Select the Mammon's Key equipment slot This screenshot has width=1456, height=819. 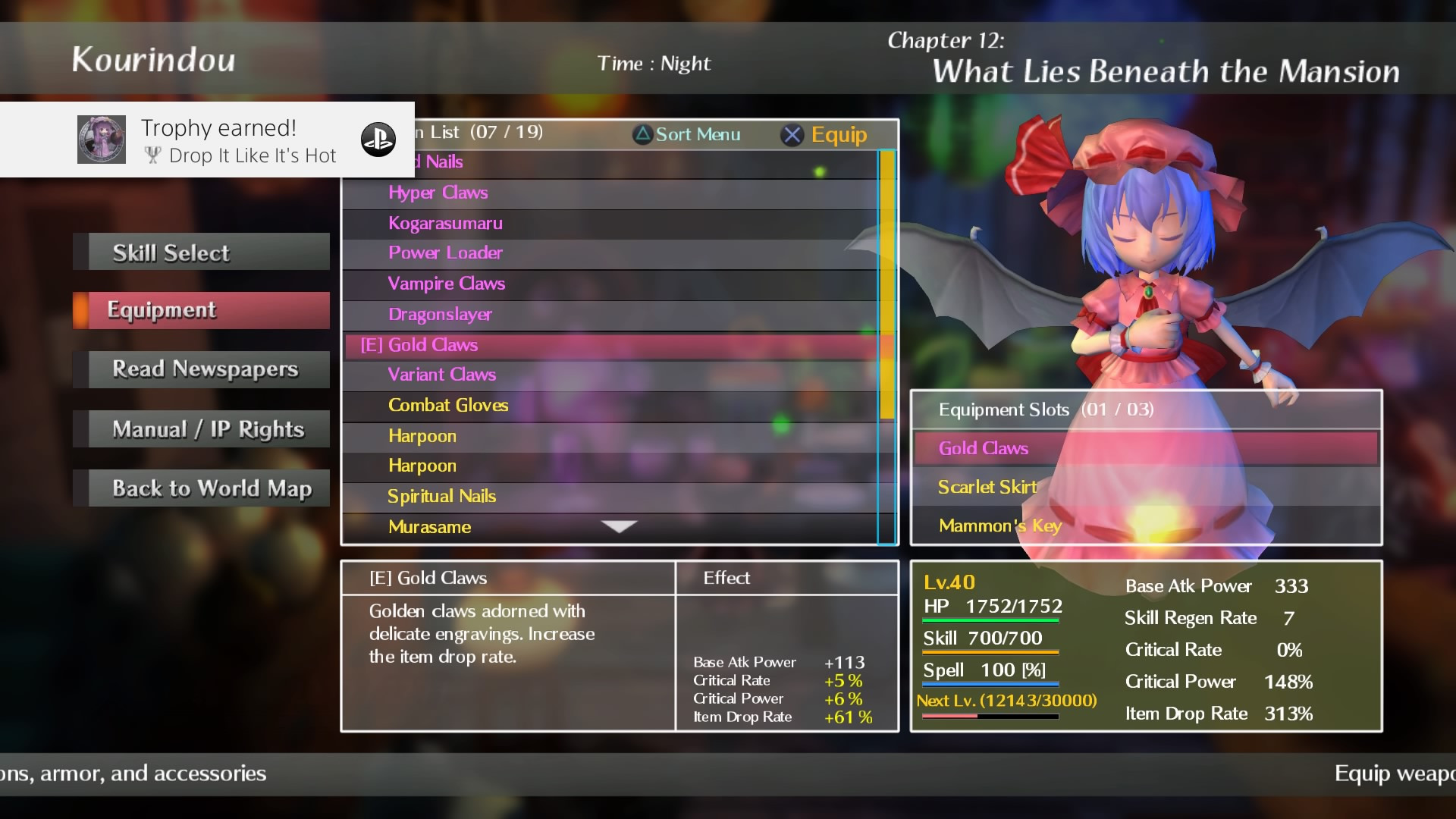1145,526
